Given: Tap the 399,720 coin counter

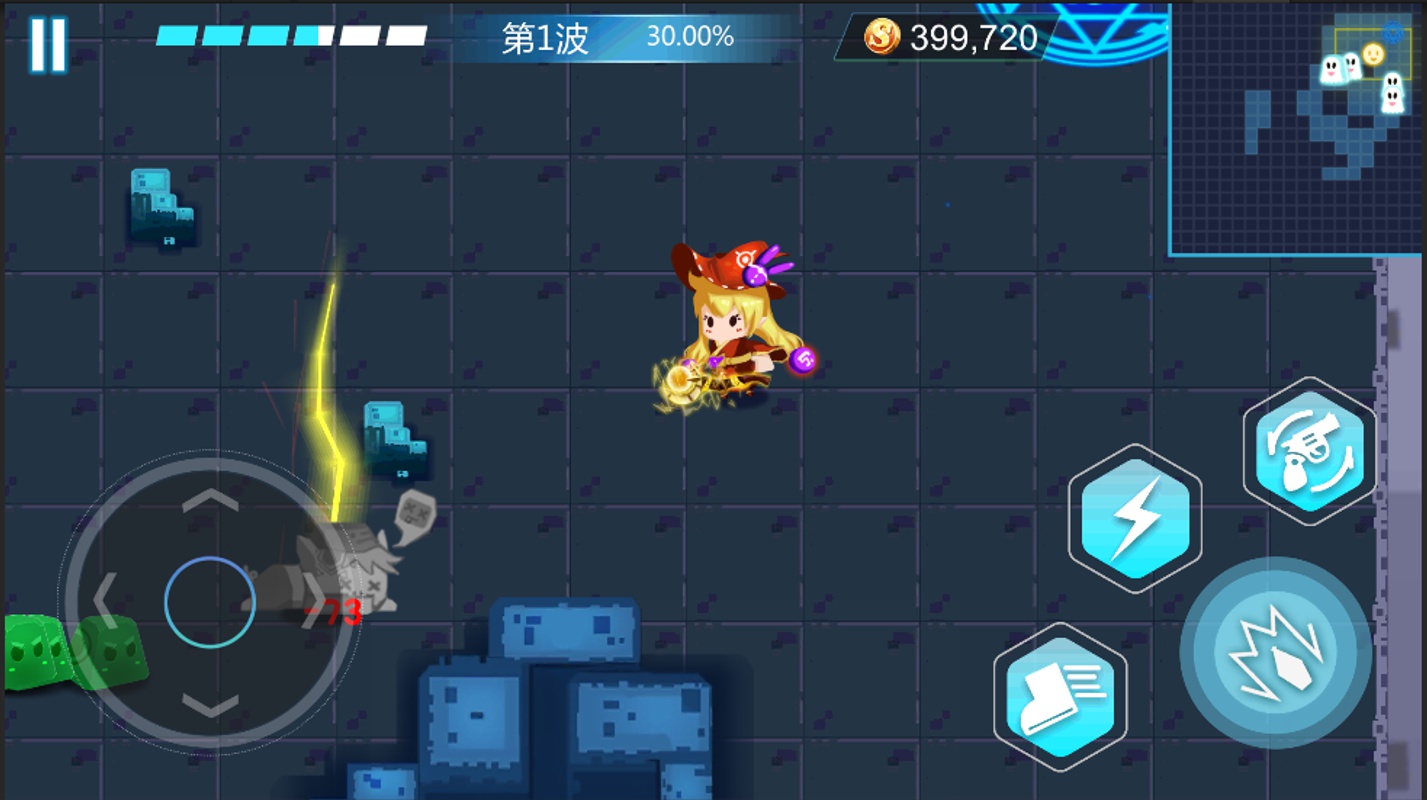Looking at the screenshot, I should tap(972, 38).
